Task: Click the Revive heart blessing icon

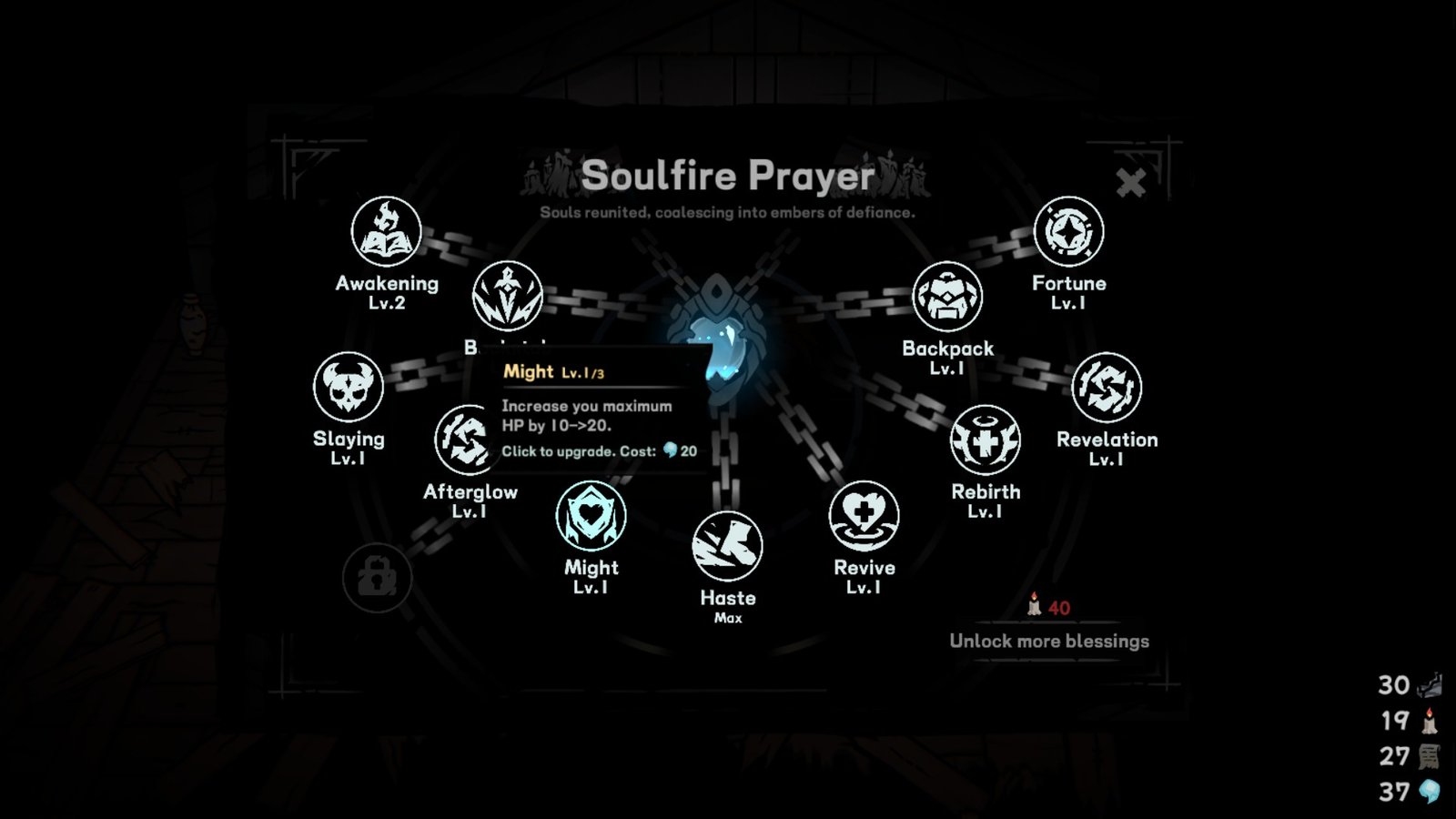Action: click(864, 515)
